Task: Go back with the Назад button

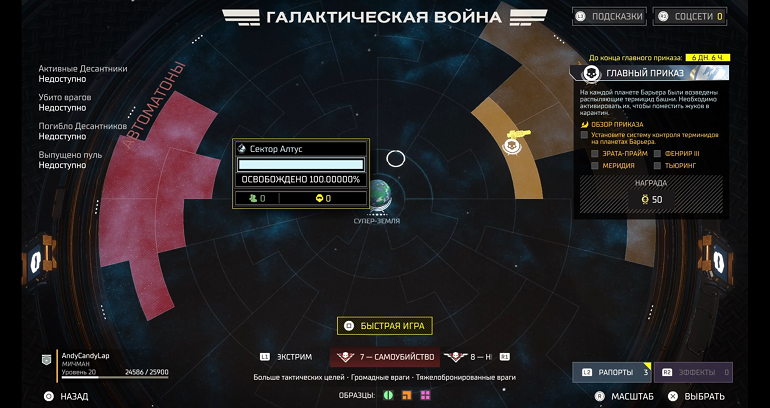Action: tap(66, 396)
